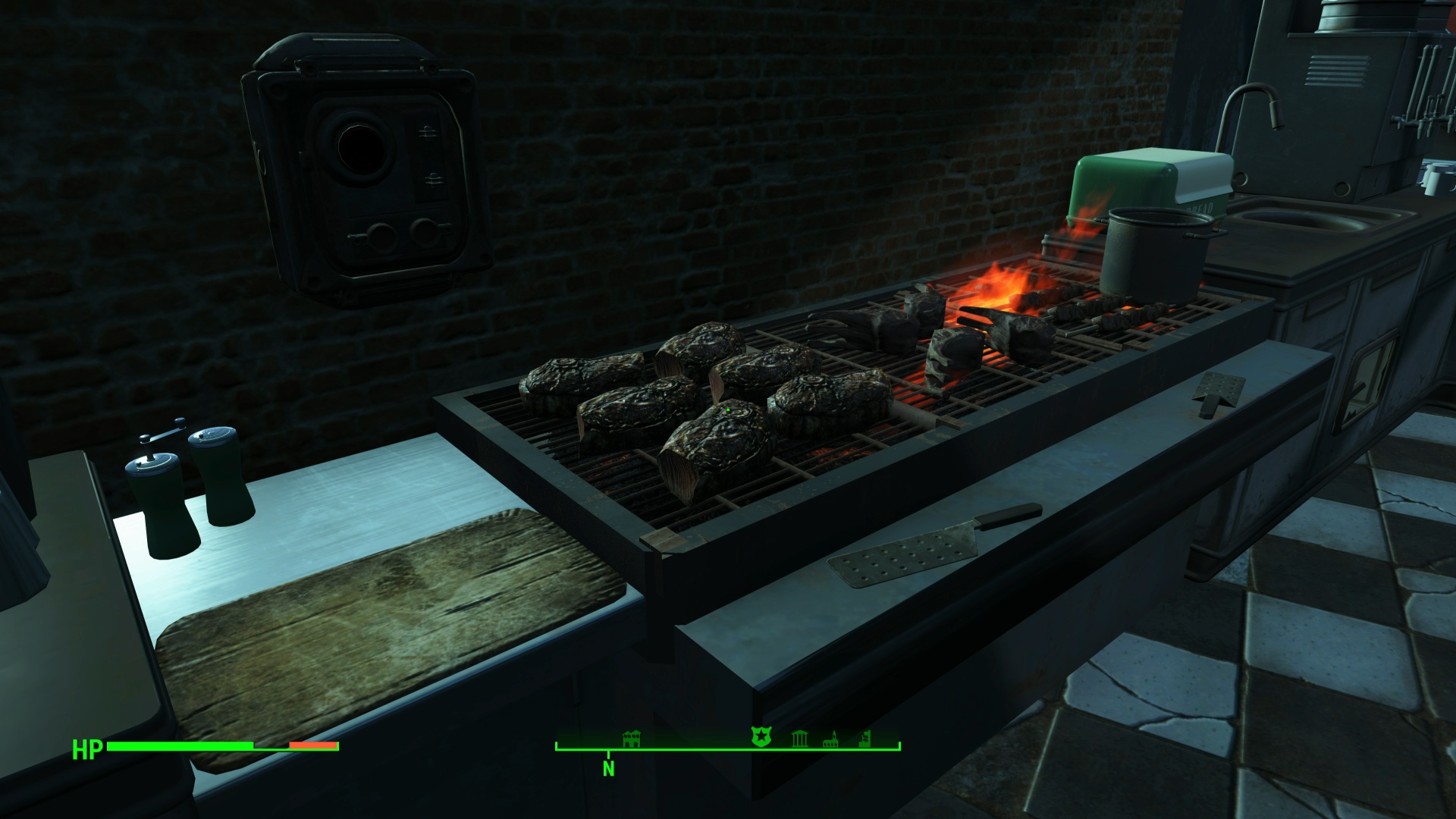Select the town houses compass marker
The image size is (1456, 819).
632,738
